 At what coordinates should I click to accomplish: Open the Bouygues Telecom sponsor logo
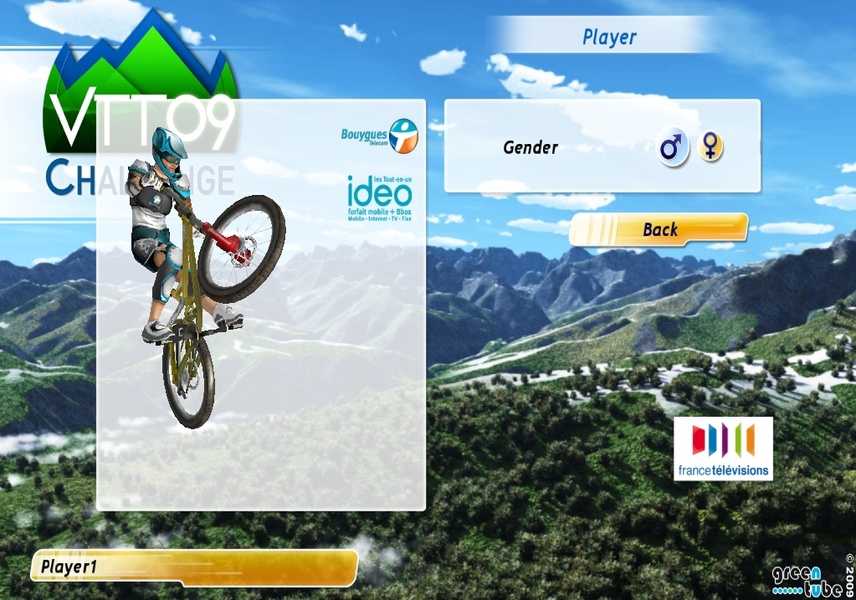(x=379, y=138)
